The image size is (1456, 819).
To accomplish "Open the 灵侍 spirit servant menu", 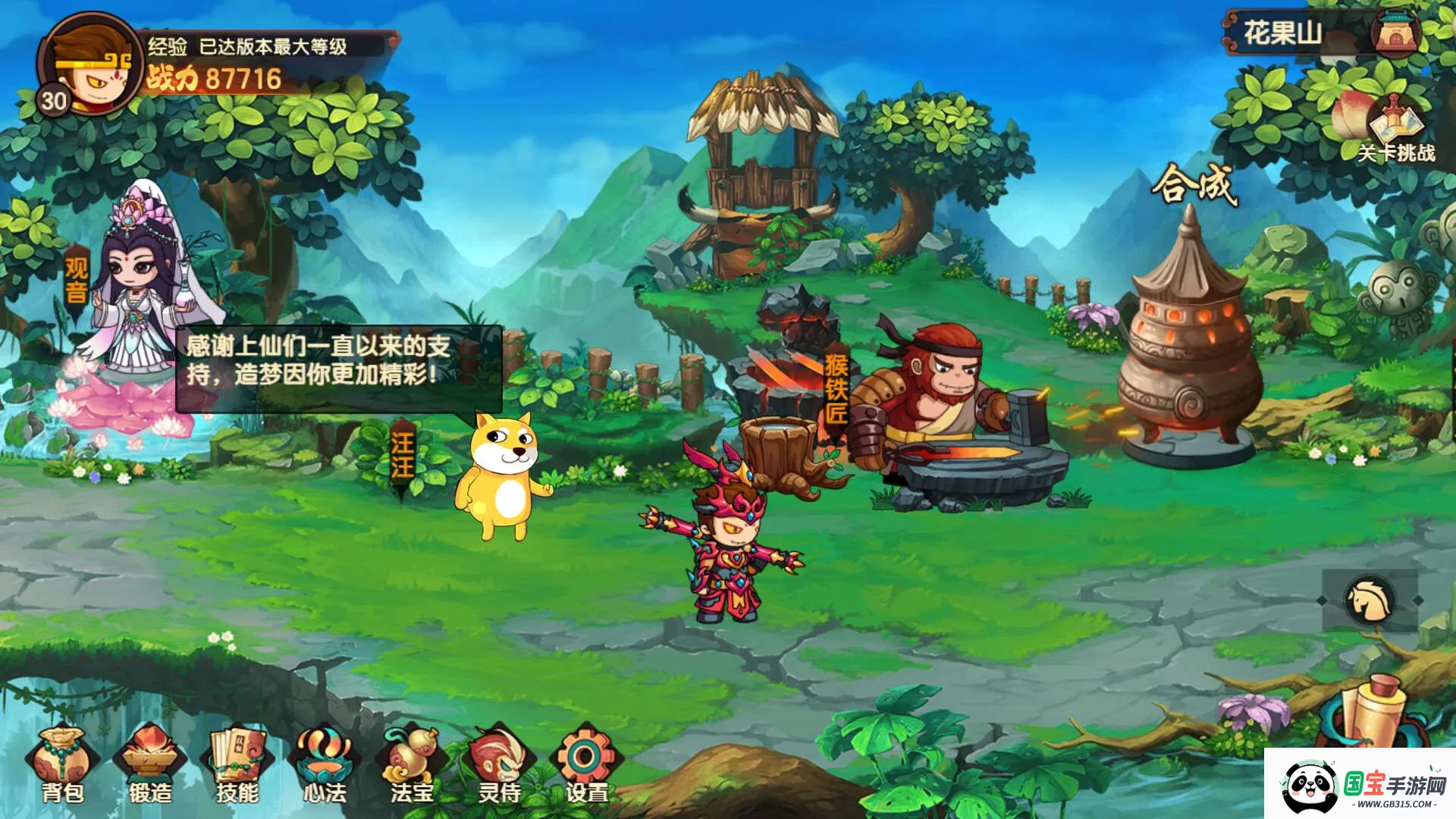I will point(499,764).
